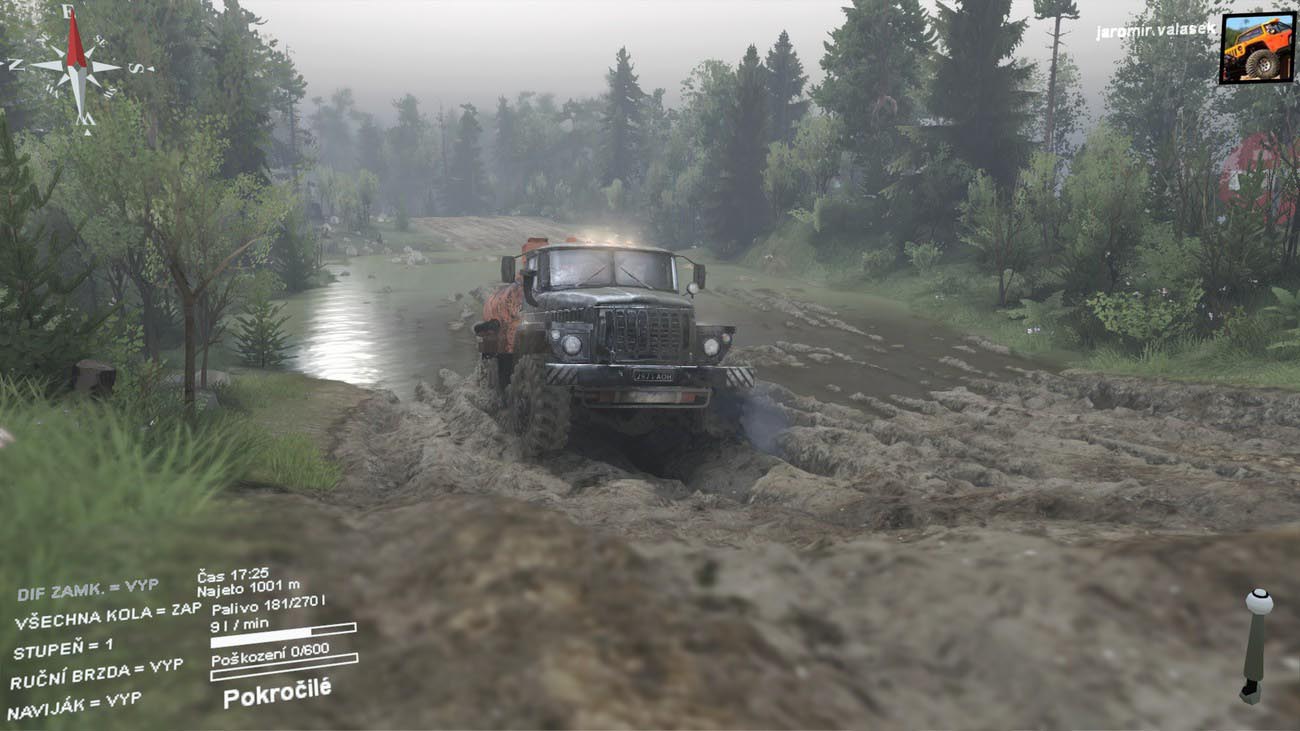Select the jaromir.valasek player avatar

[1256, 47]
